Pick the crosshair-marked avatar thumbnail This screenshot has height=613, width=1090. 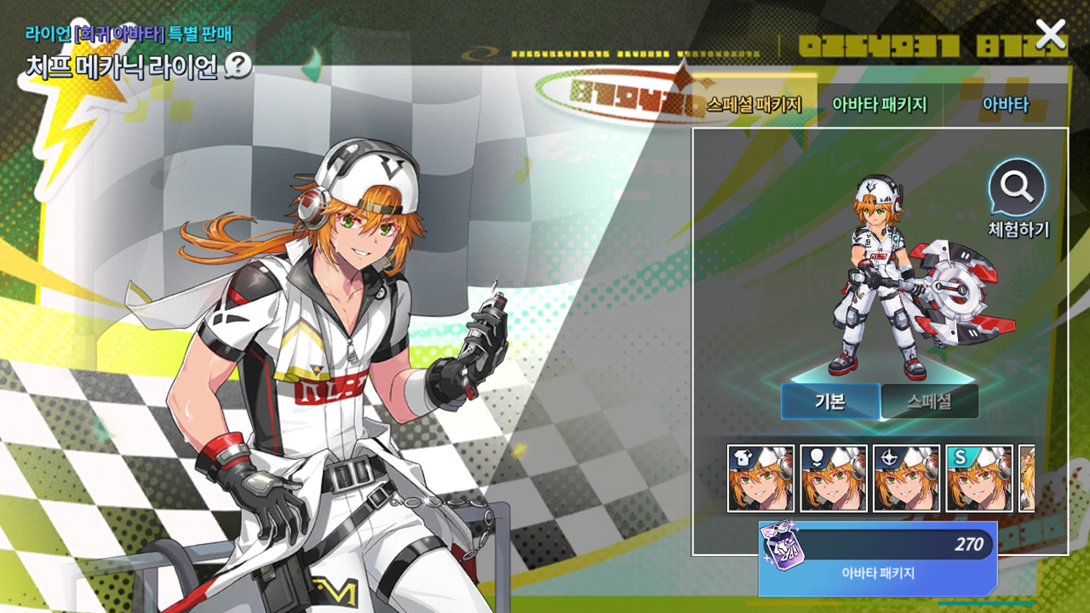tap(906, 479)
